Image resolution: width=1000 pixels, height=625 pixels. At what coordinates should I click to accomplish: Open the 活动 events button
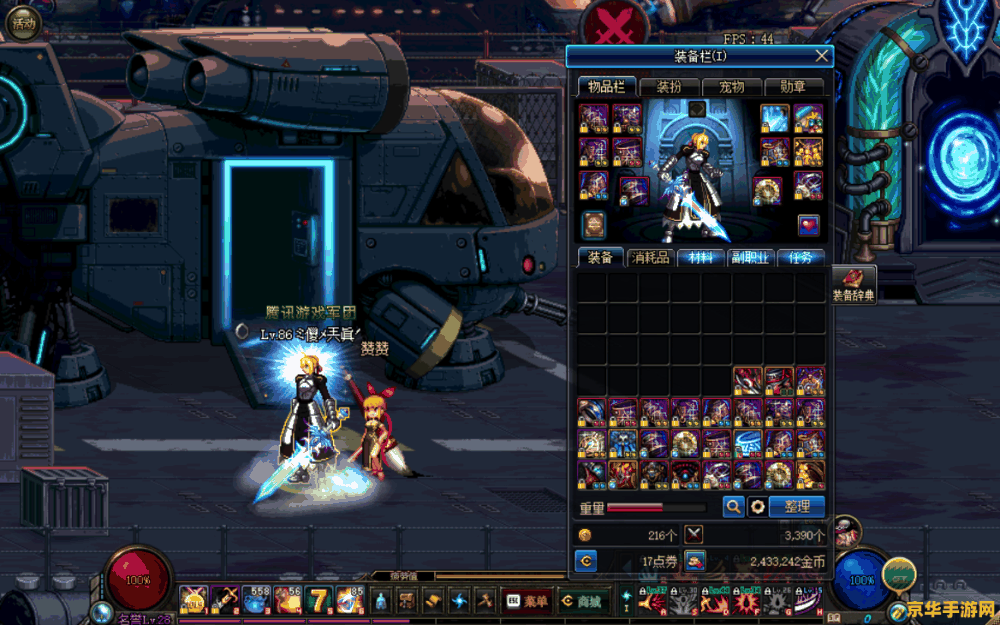22,23
